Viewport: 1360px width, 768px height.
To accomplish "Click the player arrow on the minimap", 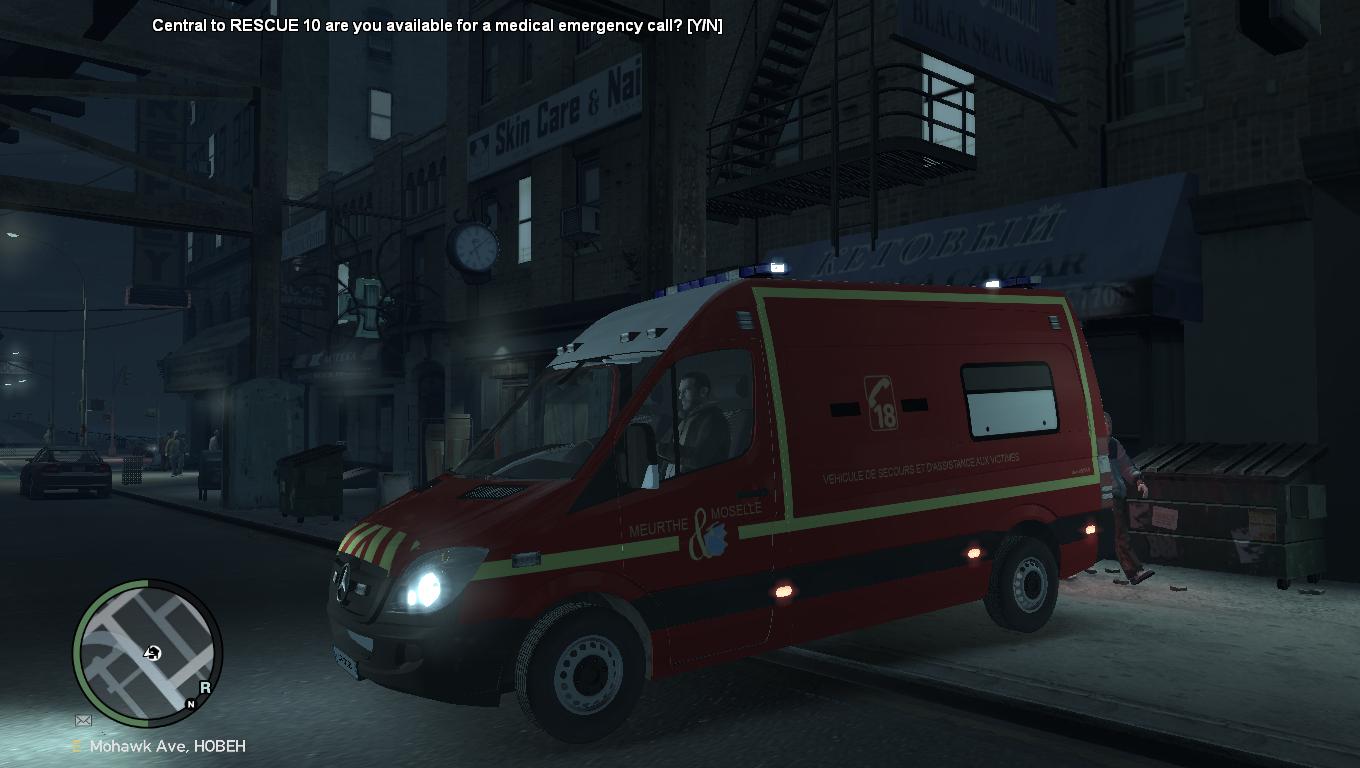I will [x=152, y=653].
